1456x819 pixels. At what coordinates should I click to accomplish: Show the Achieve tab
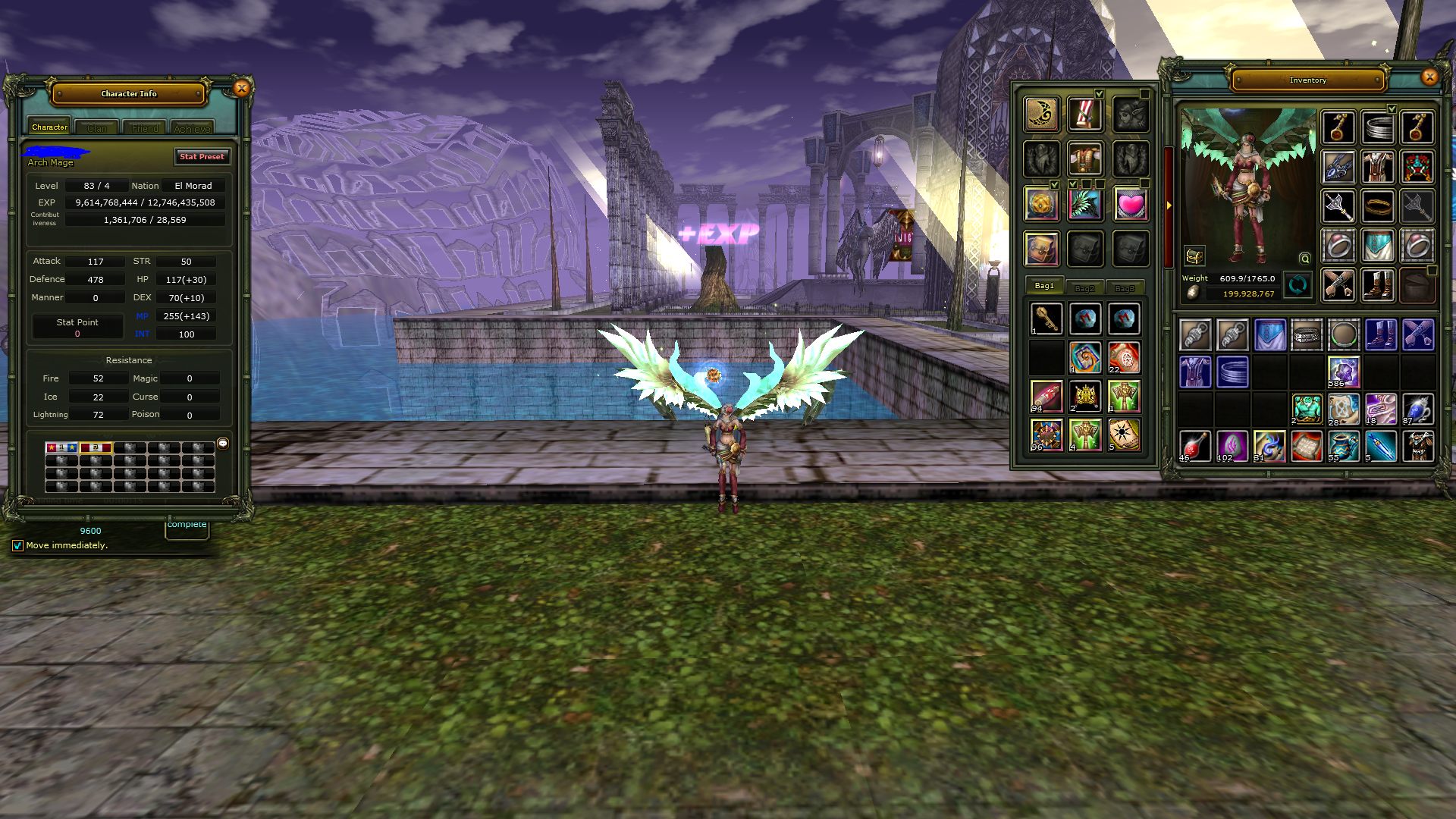click(192, 128)
